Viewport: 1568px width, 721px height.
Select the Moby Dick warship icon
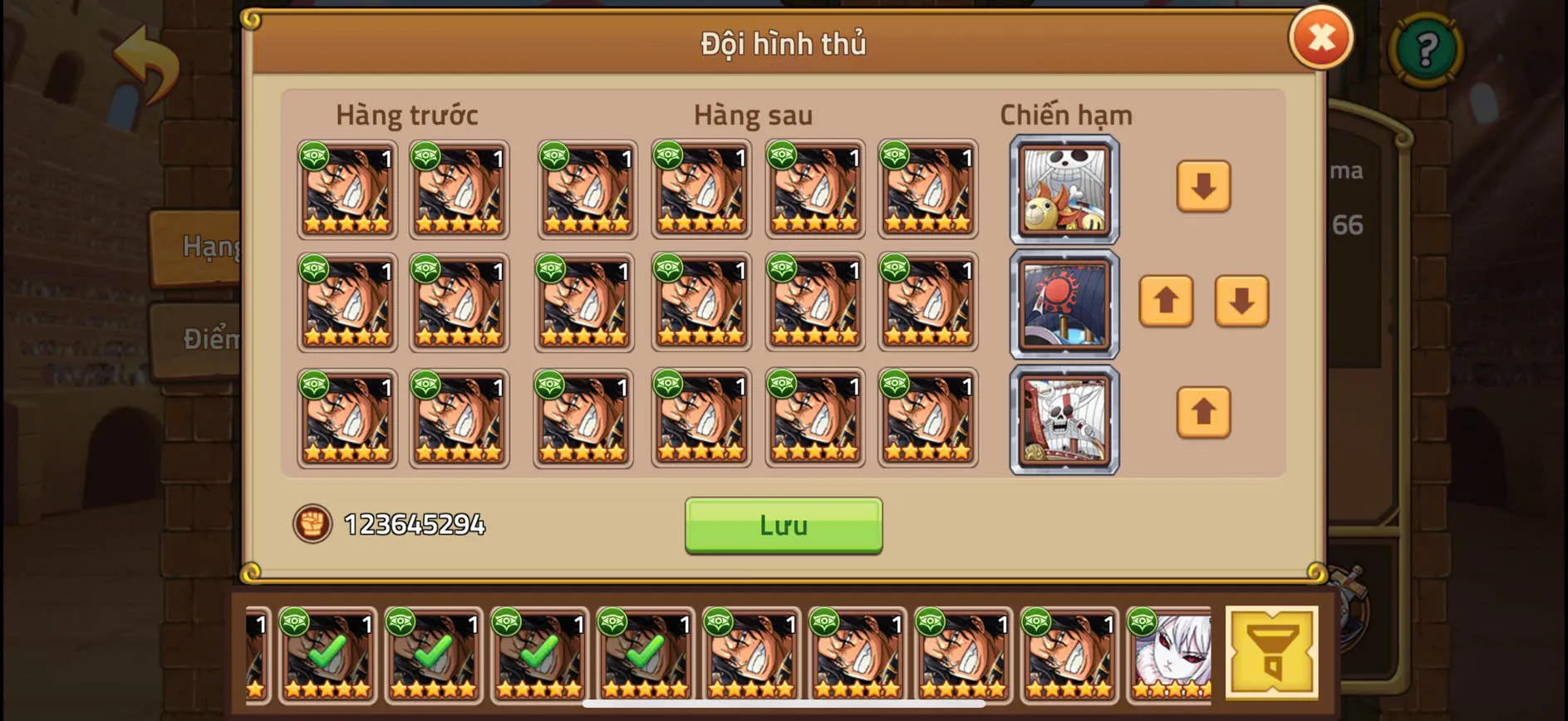(x=1064, y=419)
